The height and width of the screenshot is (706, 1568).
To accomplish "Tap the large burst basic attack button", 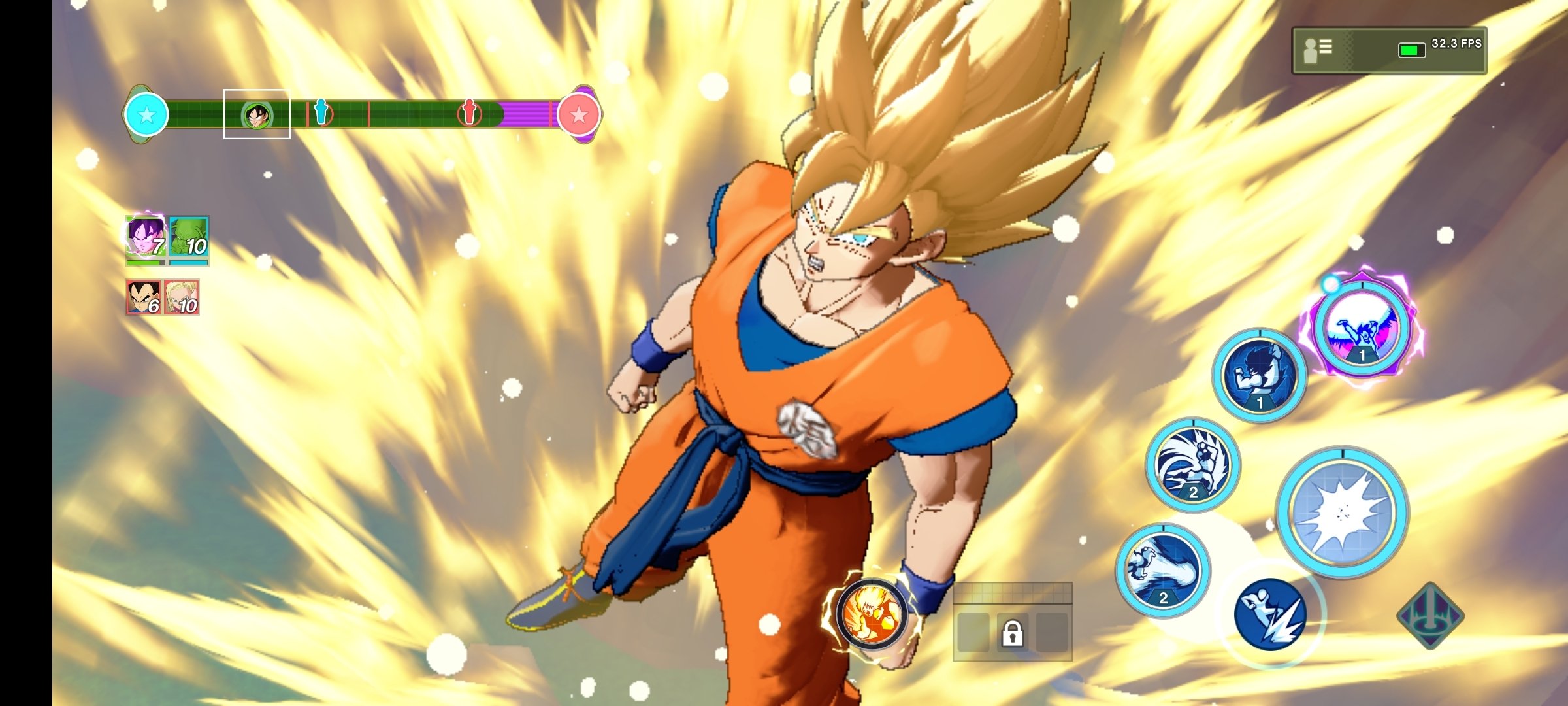I will tap(1342, 513).
